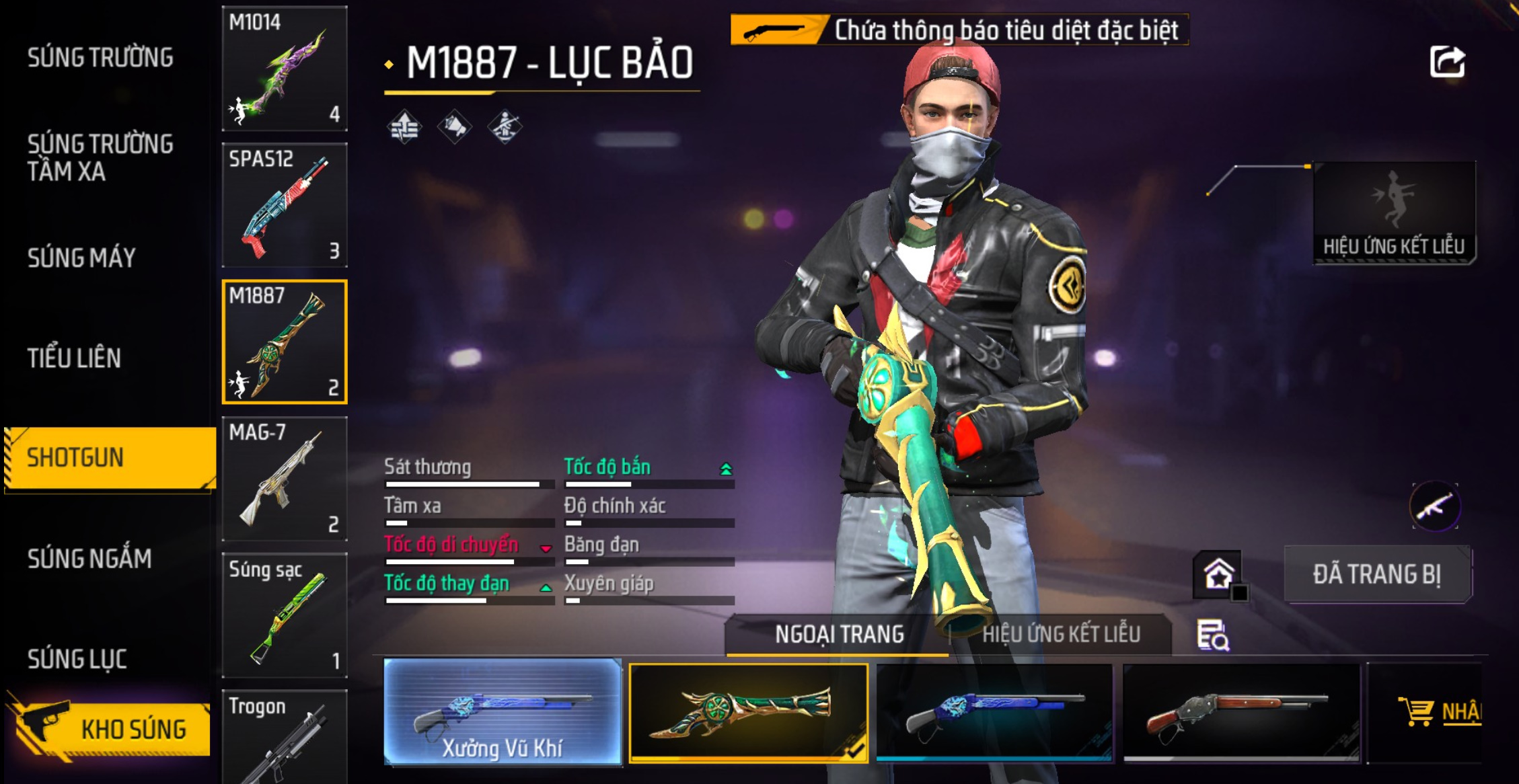This screenshot has height=784, width=1519.
Task: Open the Kho Súng armory button
Action: pos(111,728)
